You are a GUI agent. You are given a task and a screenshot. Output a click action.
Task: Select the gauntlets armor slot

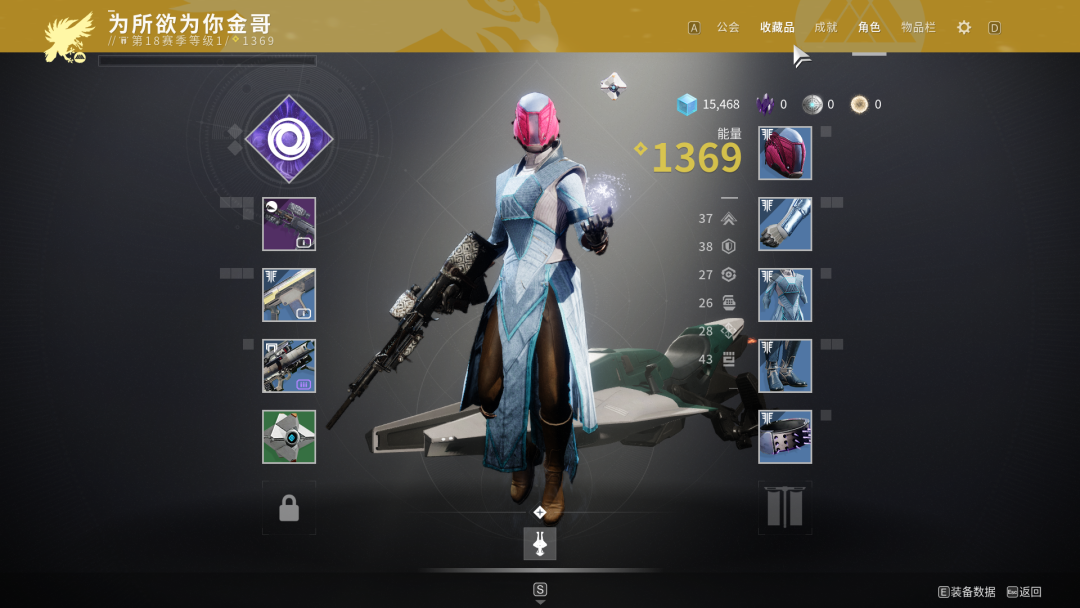[785, 224]
